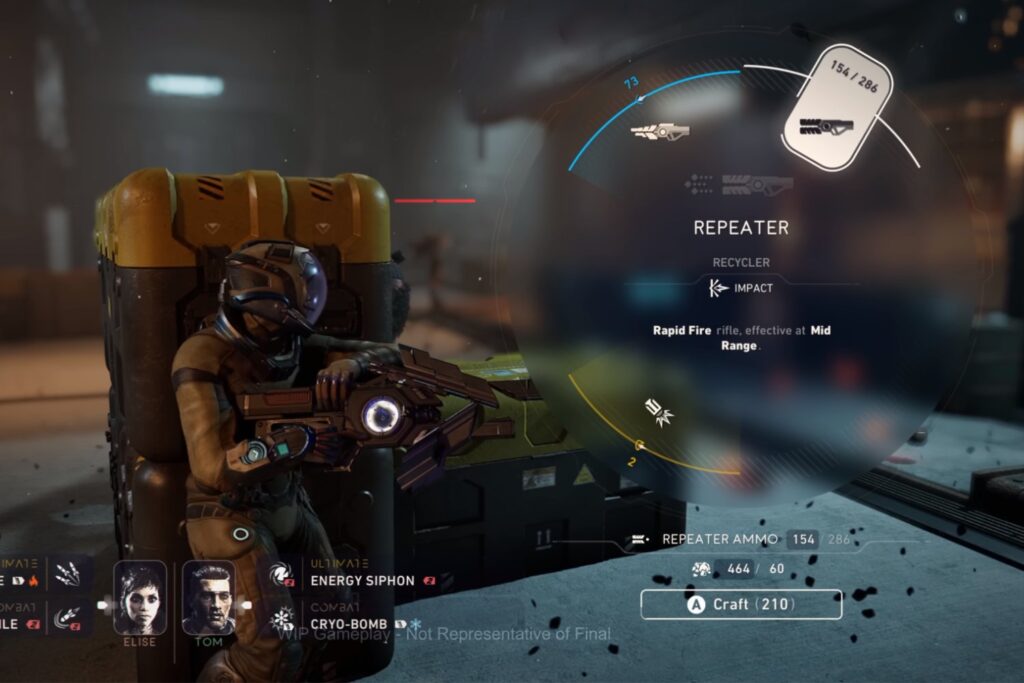This screenshot has height=683, width=1024.
Task: Select the highlighted Repeater weapon slot
Action: pyautogui.click(x=828, y=112)
